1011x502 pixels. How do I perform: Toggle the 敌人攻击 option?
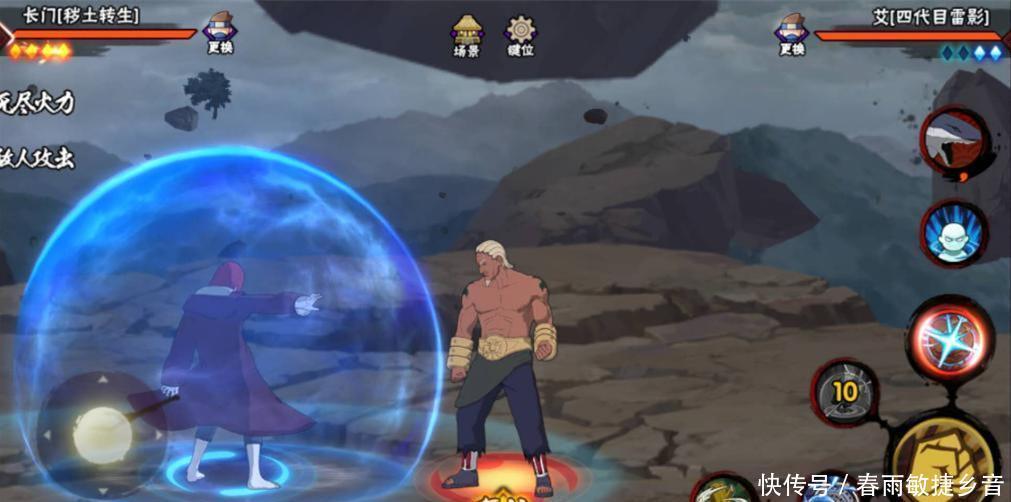[x=37, y=157]
